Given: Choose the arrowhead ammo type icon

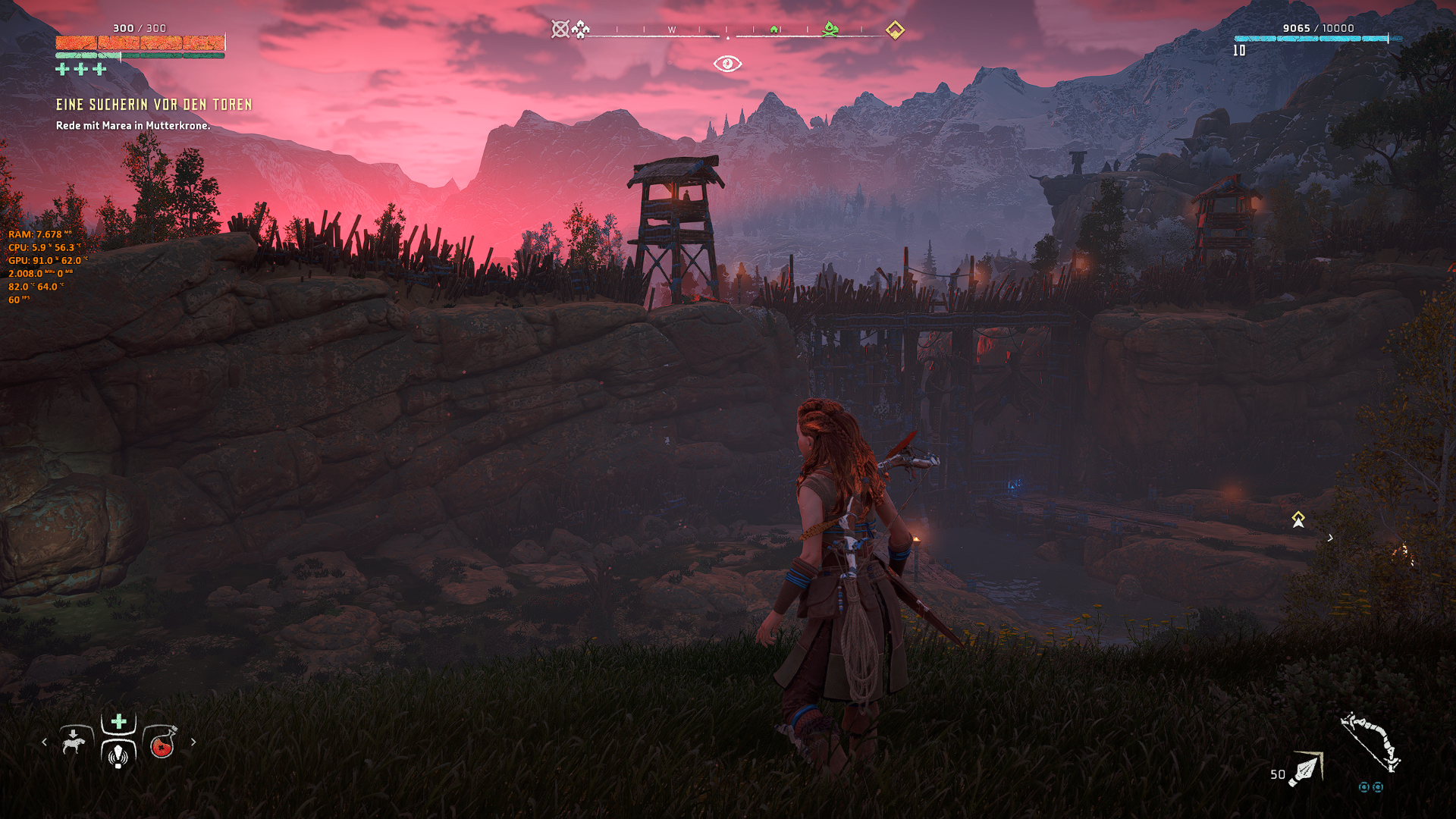Looking at the screenshot, I should tap(1306, 769).
